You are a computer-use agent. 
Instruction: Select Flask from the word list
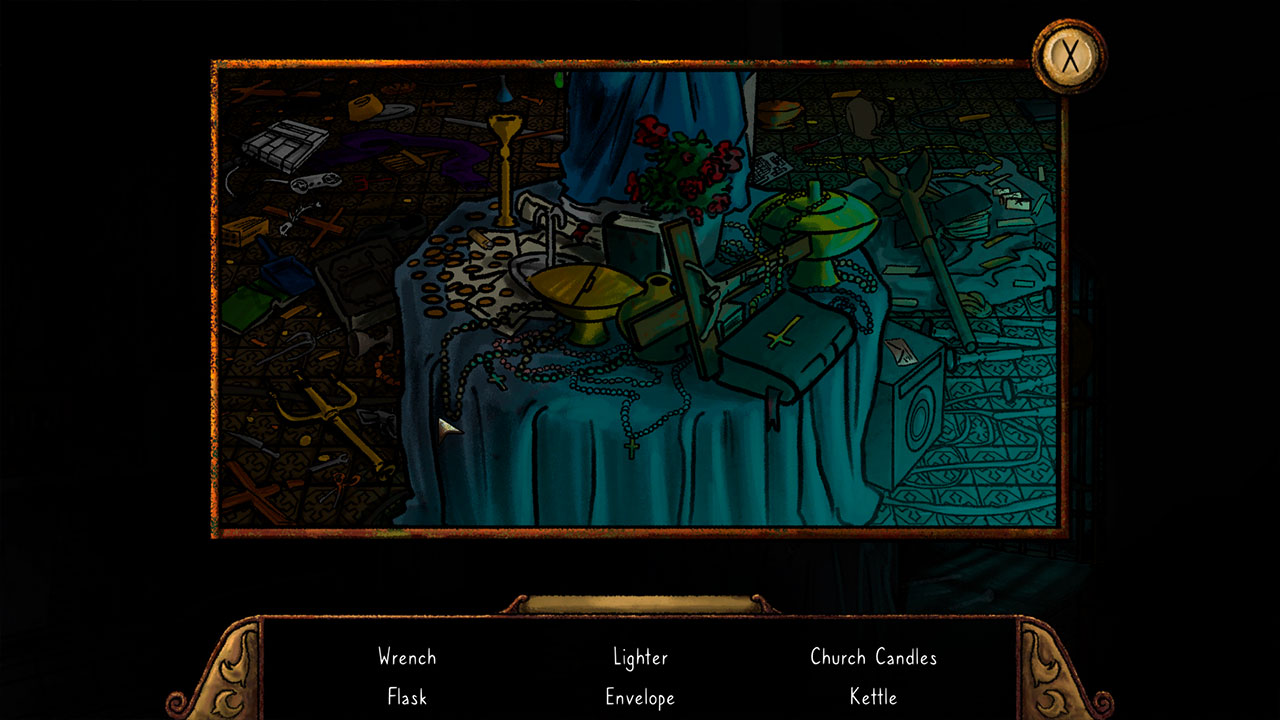coord(406,697)
